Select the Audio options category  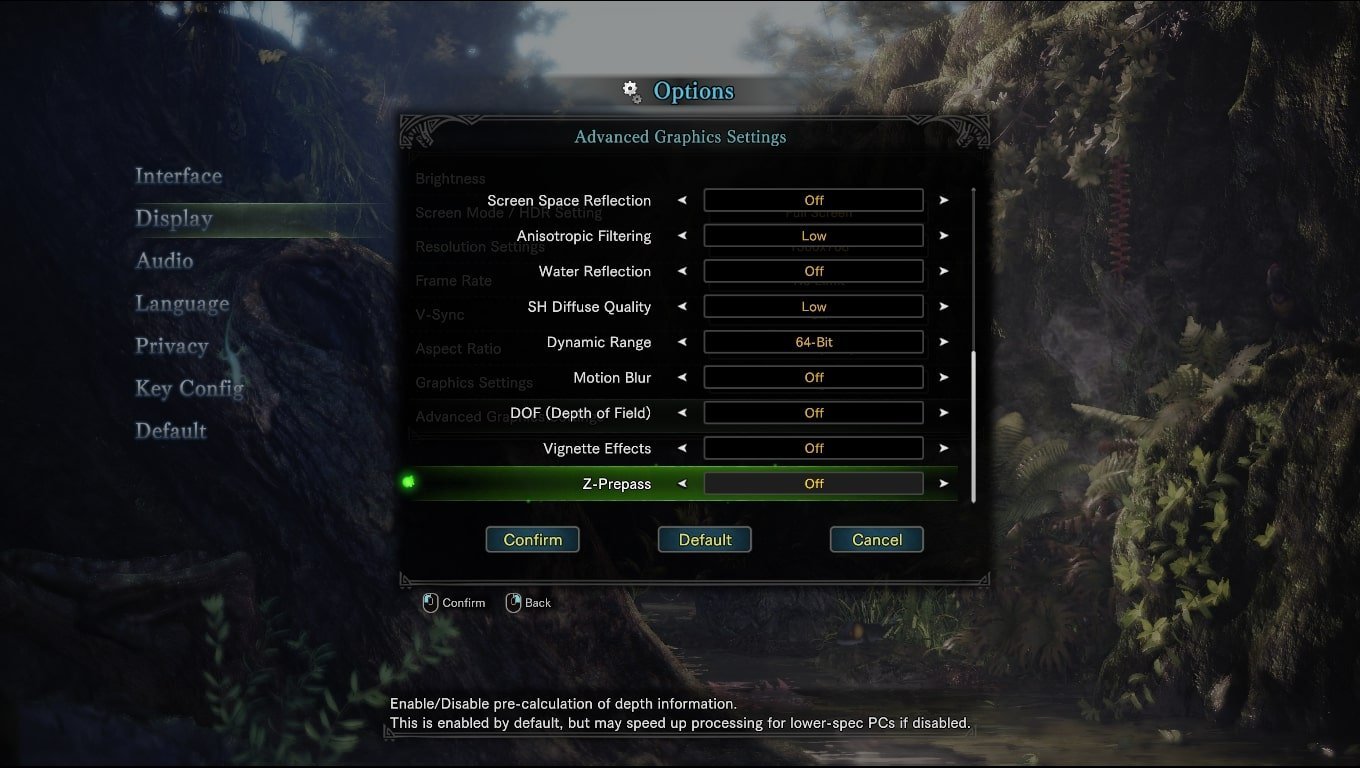point(165,261)
